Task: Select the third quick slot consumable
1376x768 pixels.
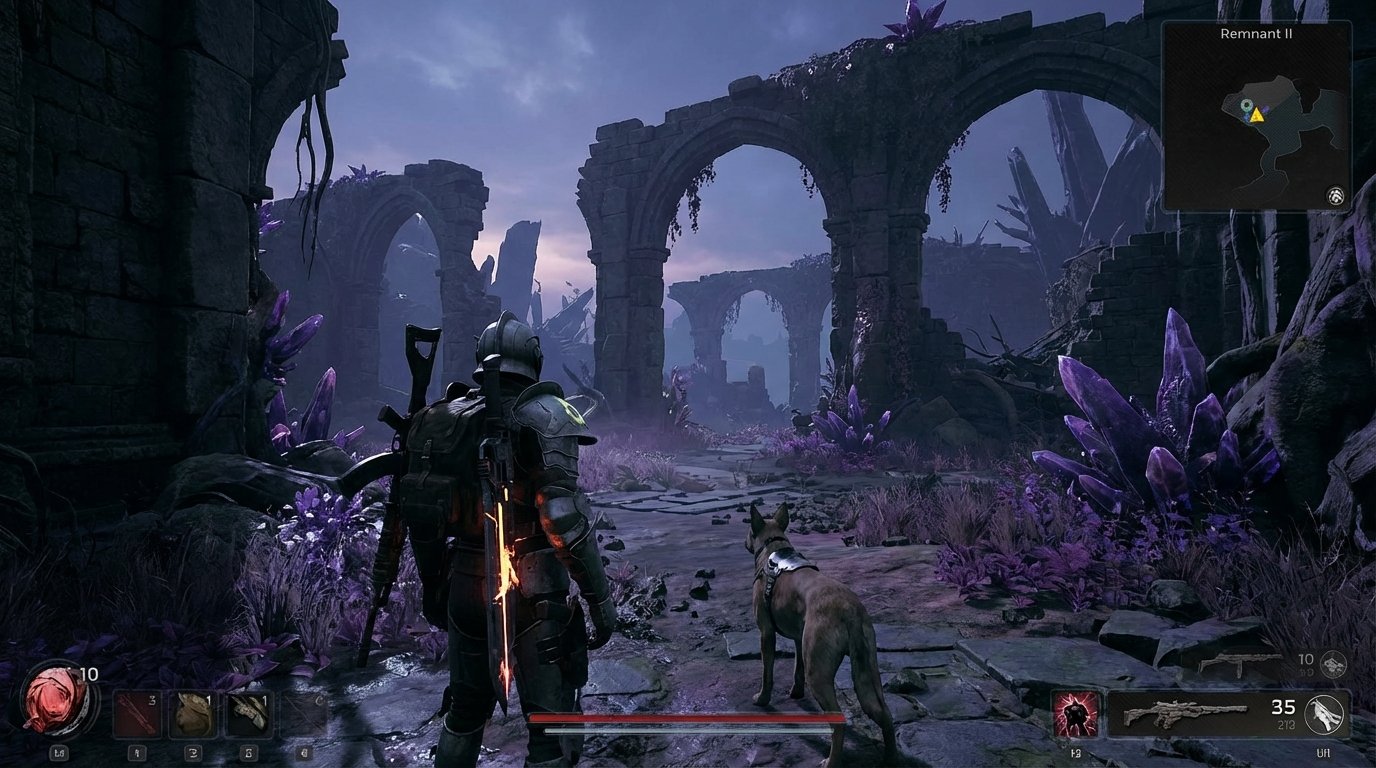Action: click(248, 714)
